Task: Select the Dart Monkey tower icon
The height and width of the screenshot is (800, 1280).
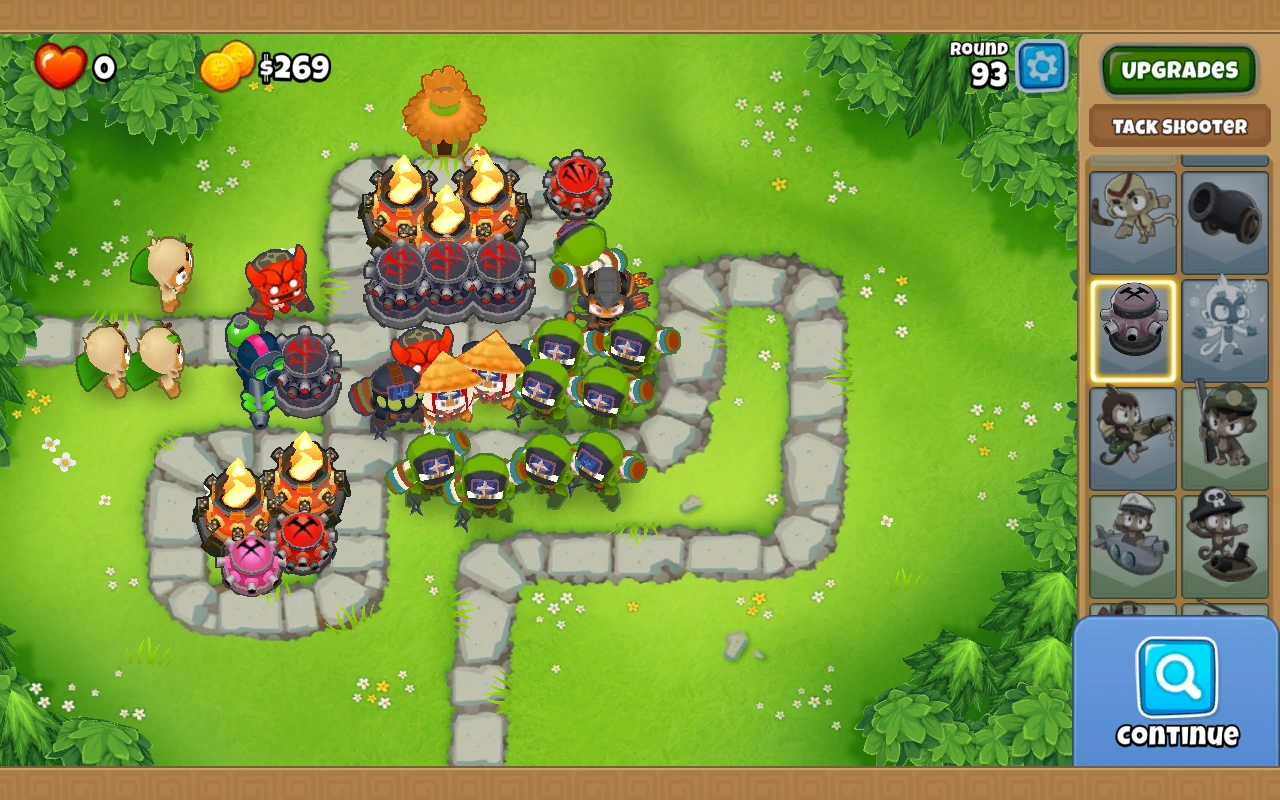Action: [1133, 222]
